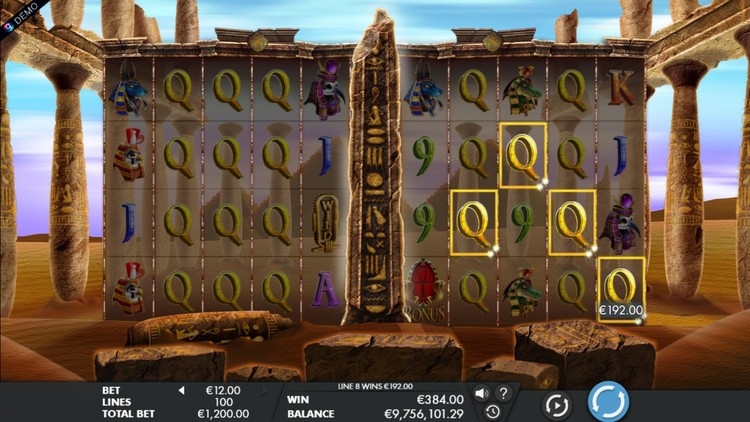Image resolution: width=750 pixels, height=422 pixels.
Task: Toggle the sound speaker icon
Action: click(x=482, y=393)
